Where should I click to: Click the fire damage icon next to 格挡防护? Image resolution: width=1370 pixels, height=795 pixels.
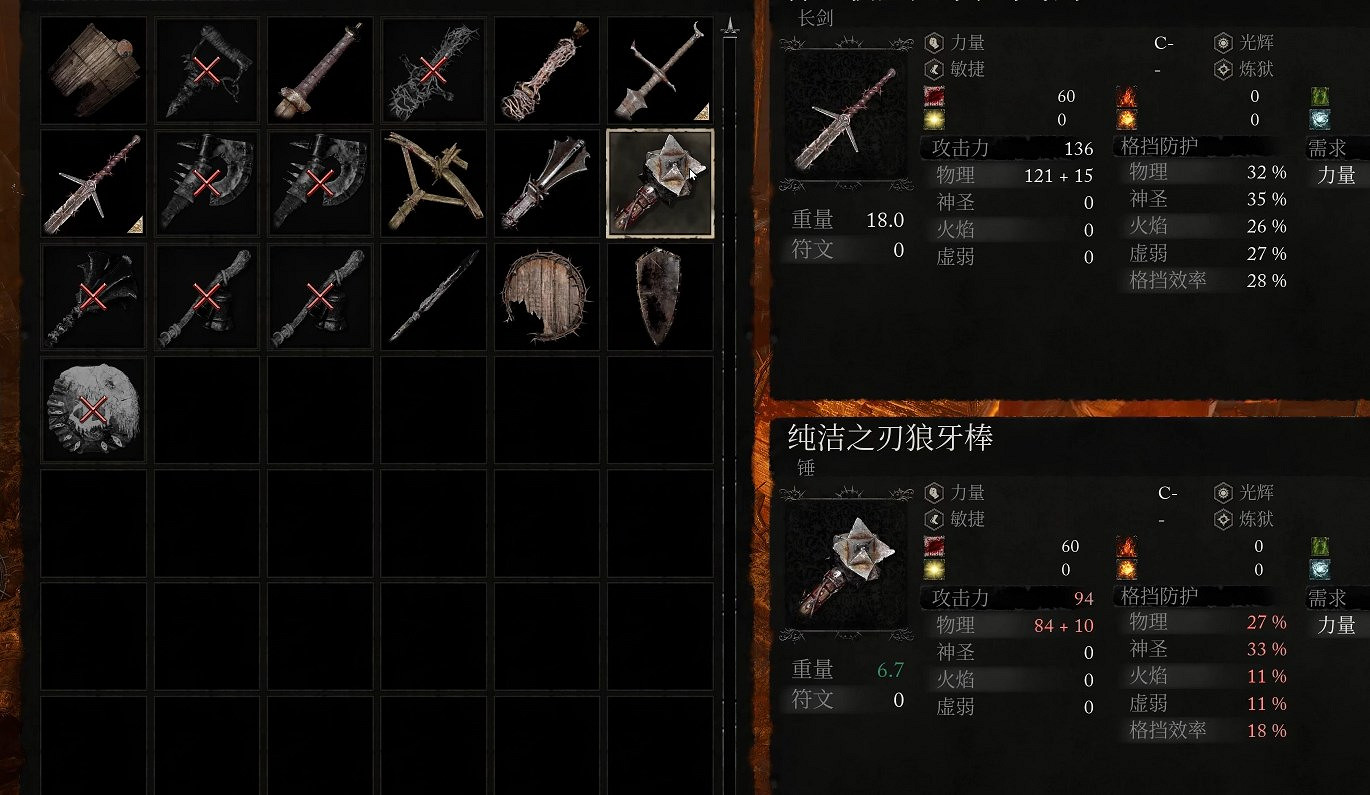[x=1126, y=96]
